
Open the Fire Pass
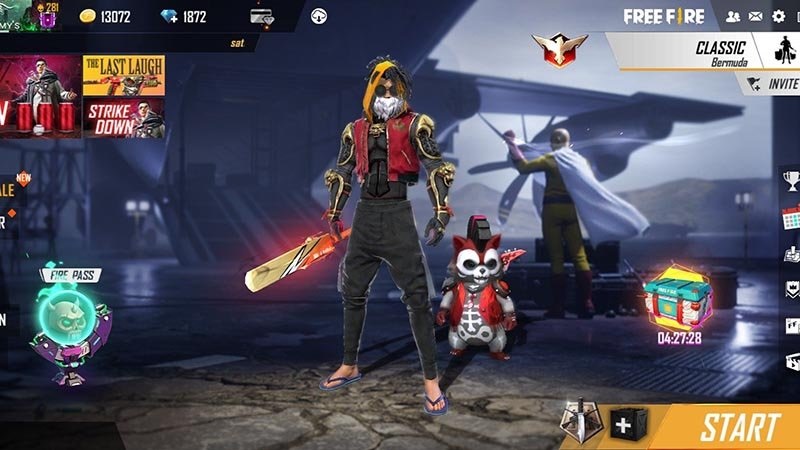pyautogui.click(x=68, y=325)
